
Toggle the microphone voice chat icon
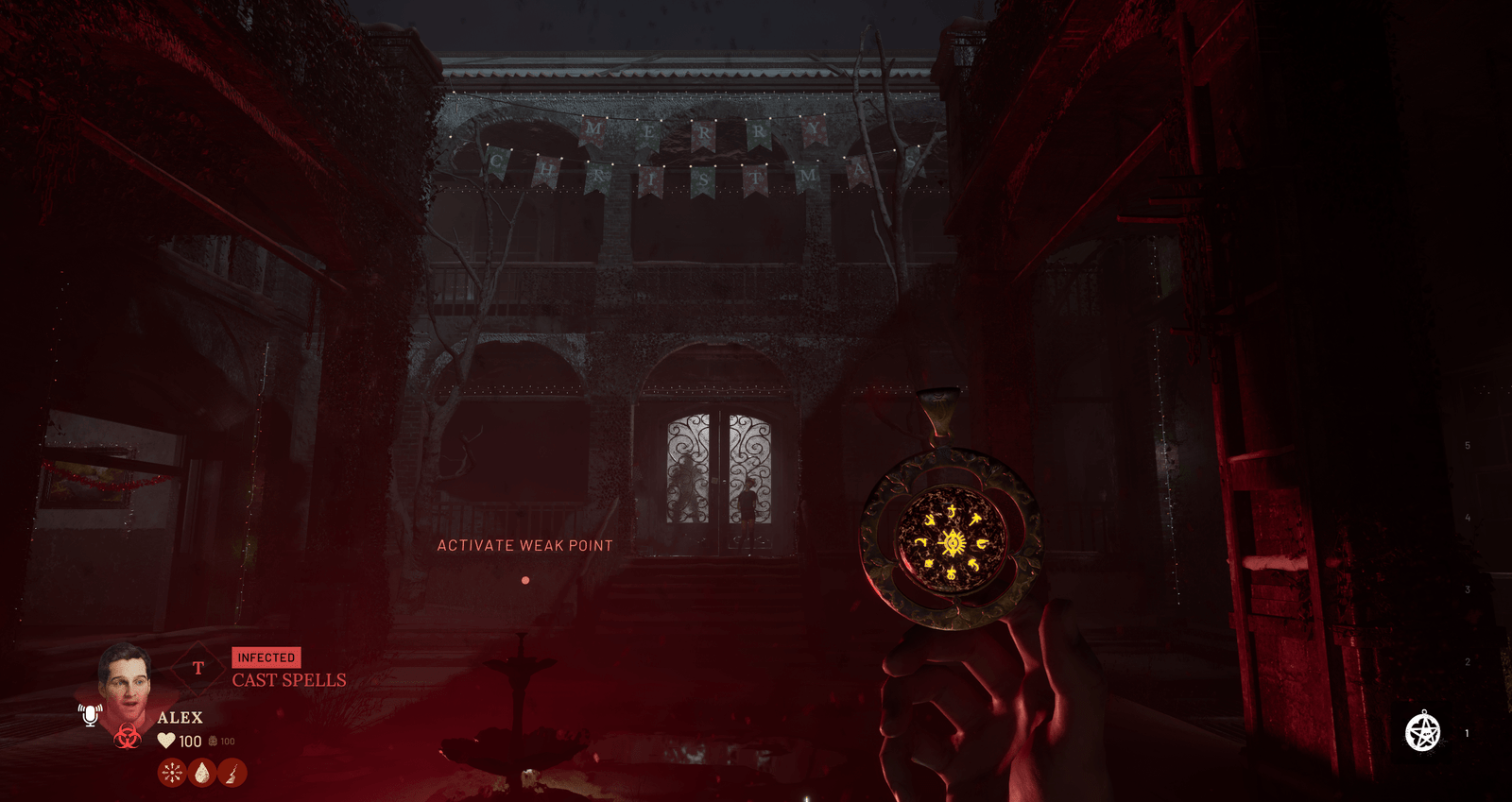(90, 714)
